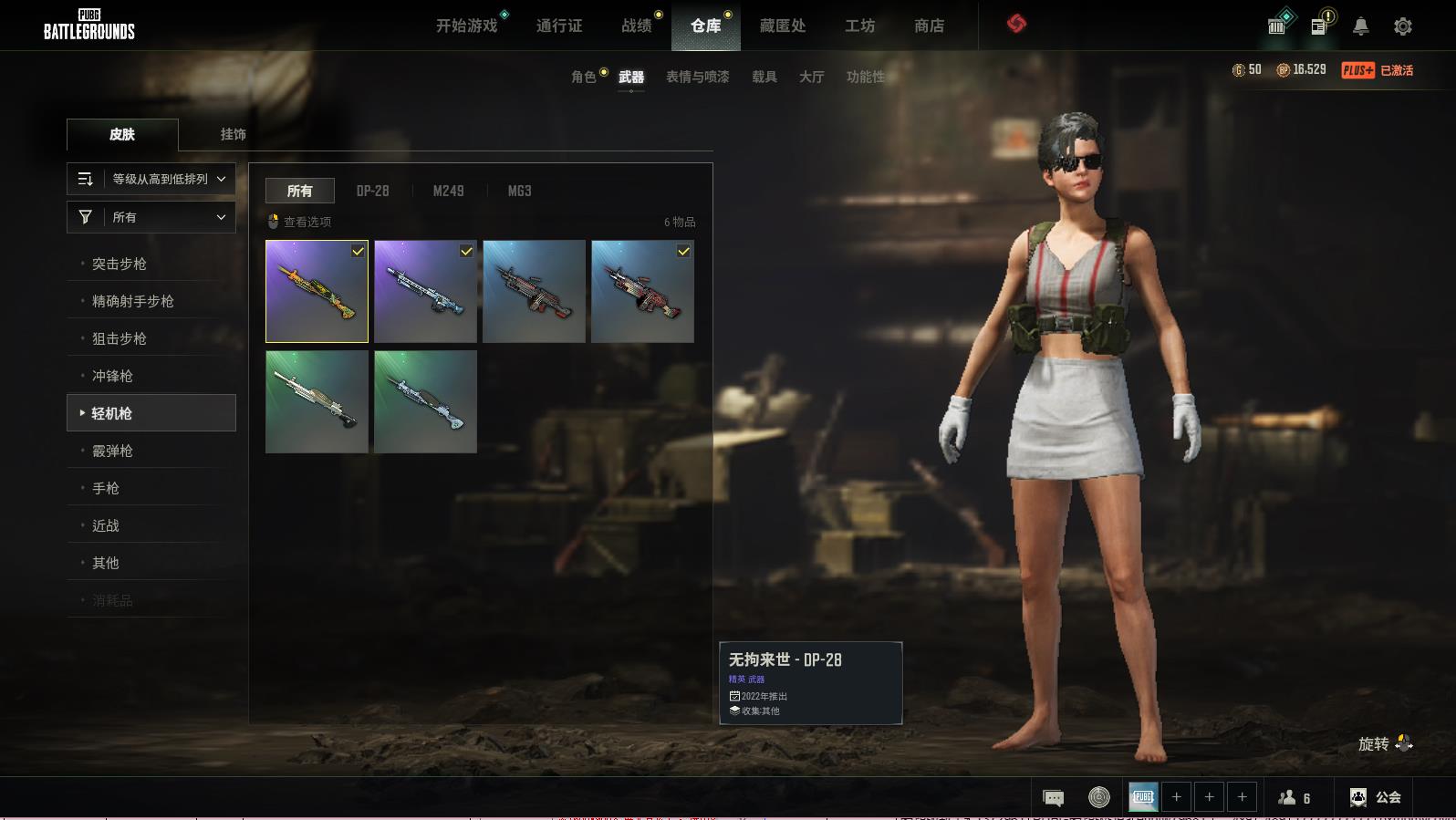Open the settings gear icon
This screenshot has height=820, width=1456.
tap(1403, 26)
